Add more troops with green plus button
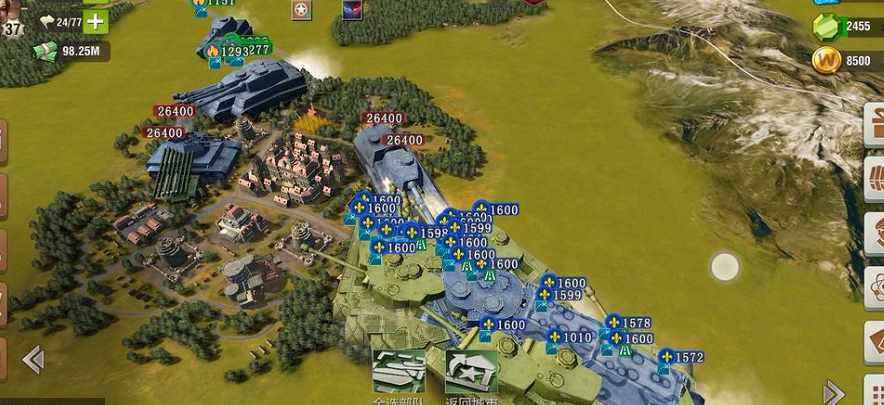The image size is (884, 405). pos(96,21)
